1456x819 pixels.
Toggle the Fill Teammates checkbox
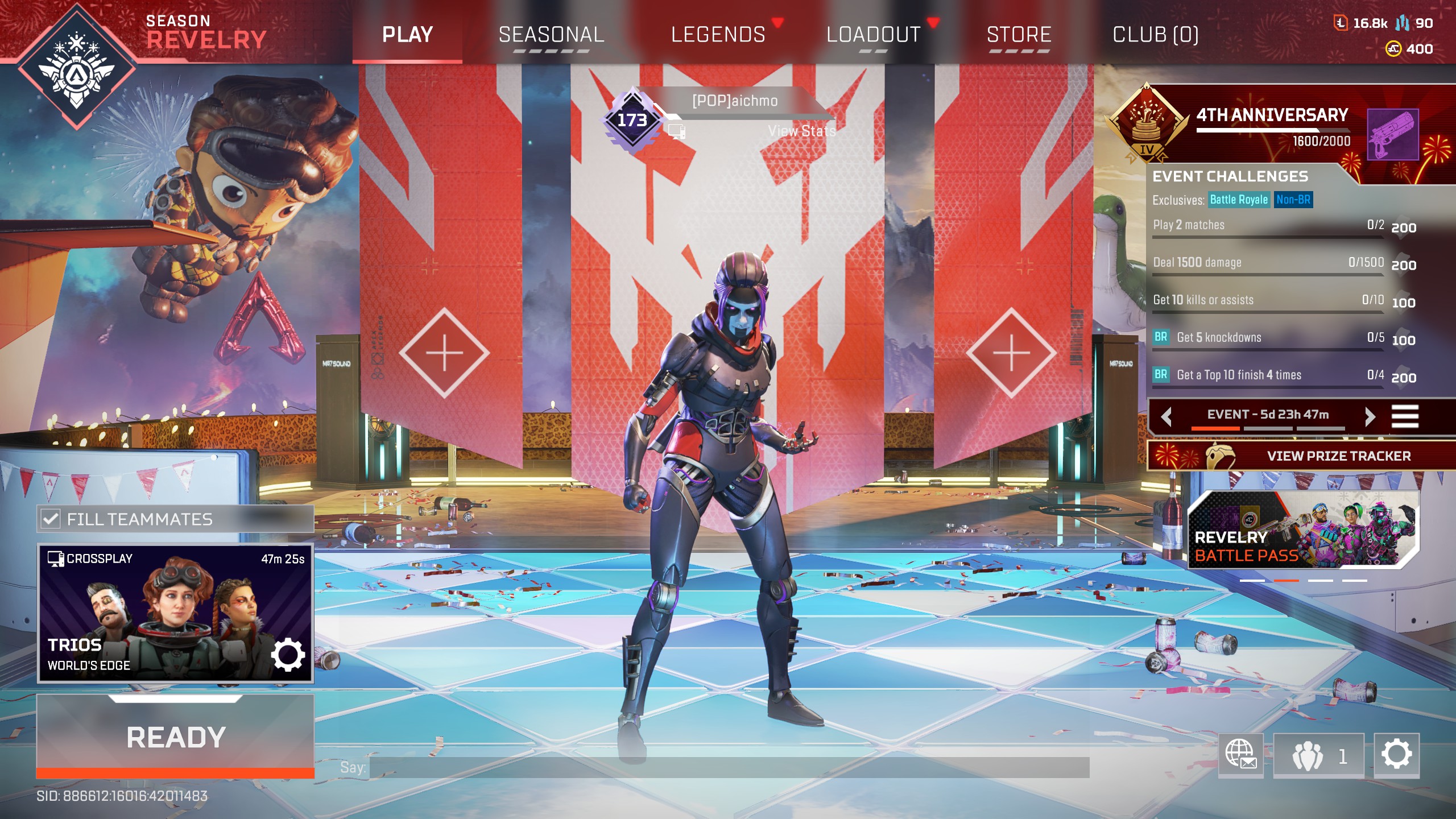coord(51,519)
